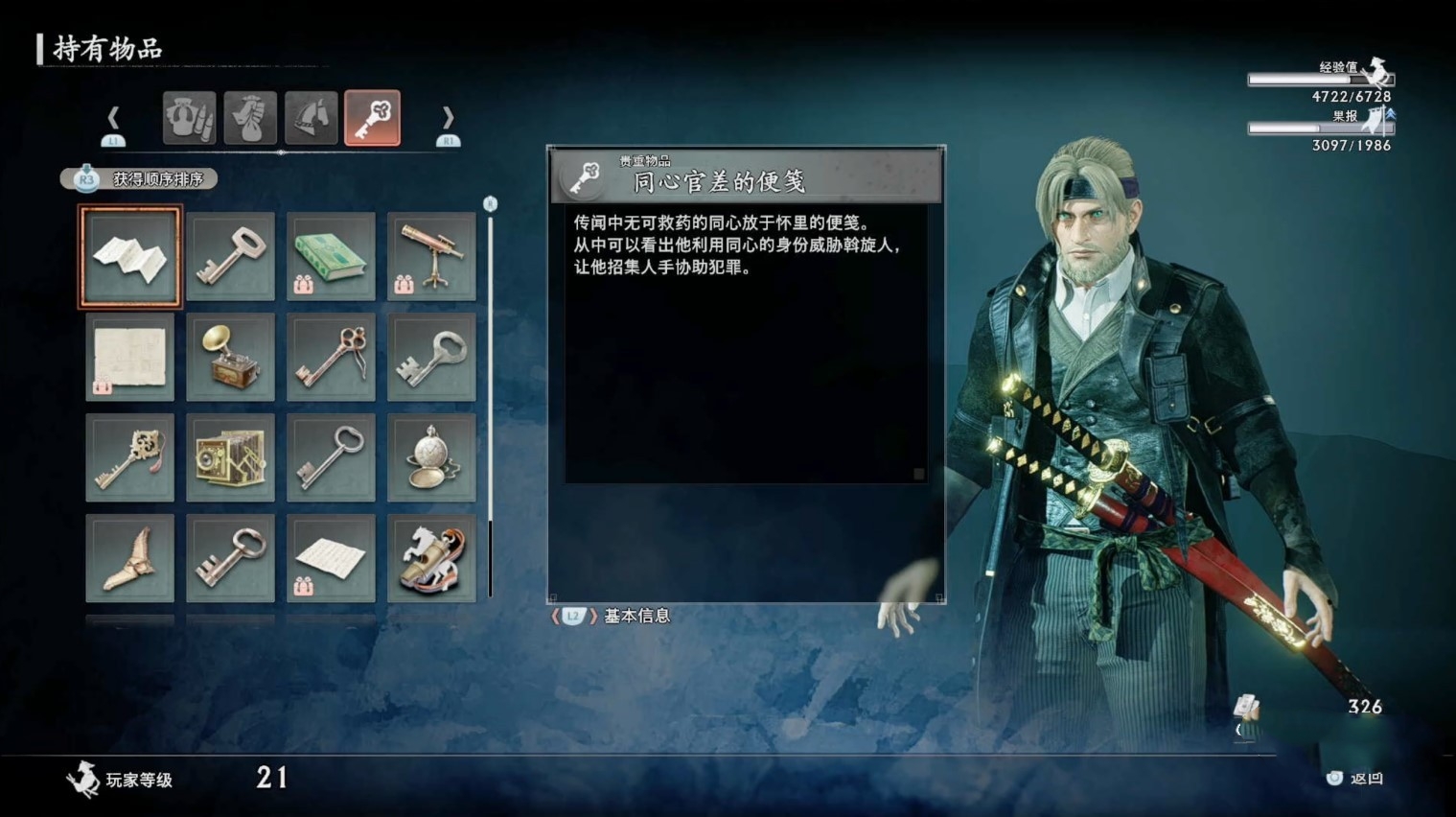Select the horse whistle item
This screenshot has width=1456, height=817.
tap(431, 558)
